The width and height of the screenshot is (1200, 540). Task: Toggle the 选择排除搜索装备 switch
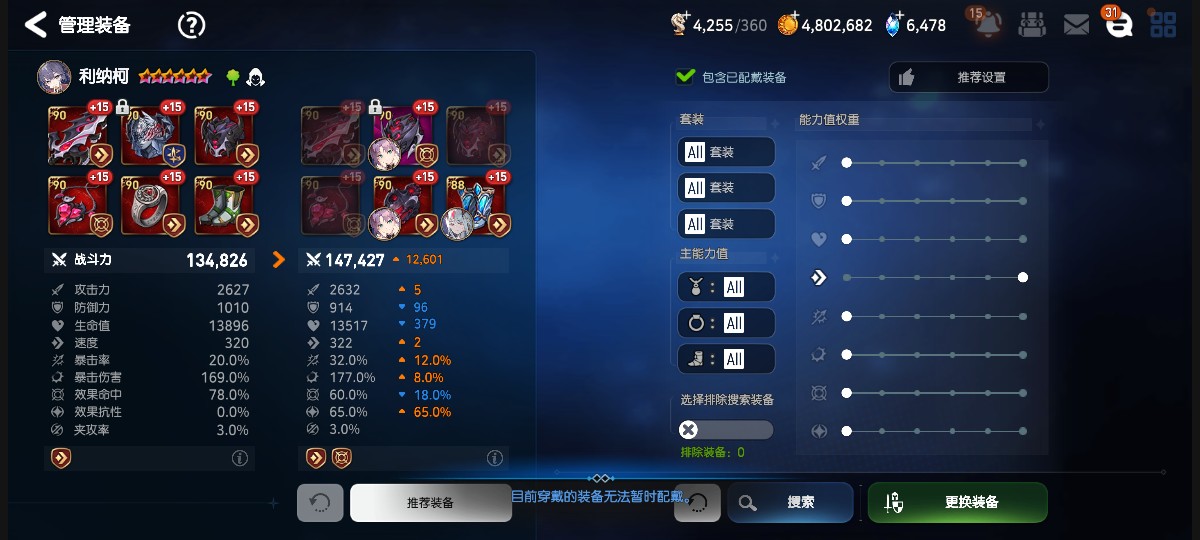point(725,430)
